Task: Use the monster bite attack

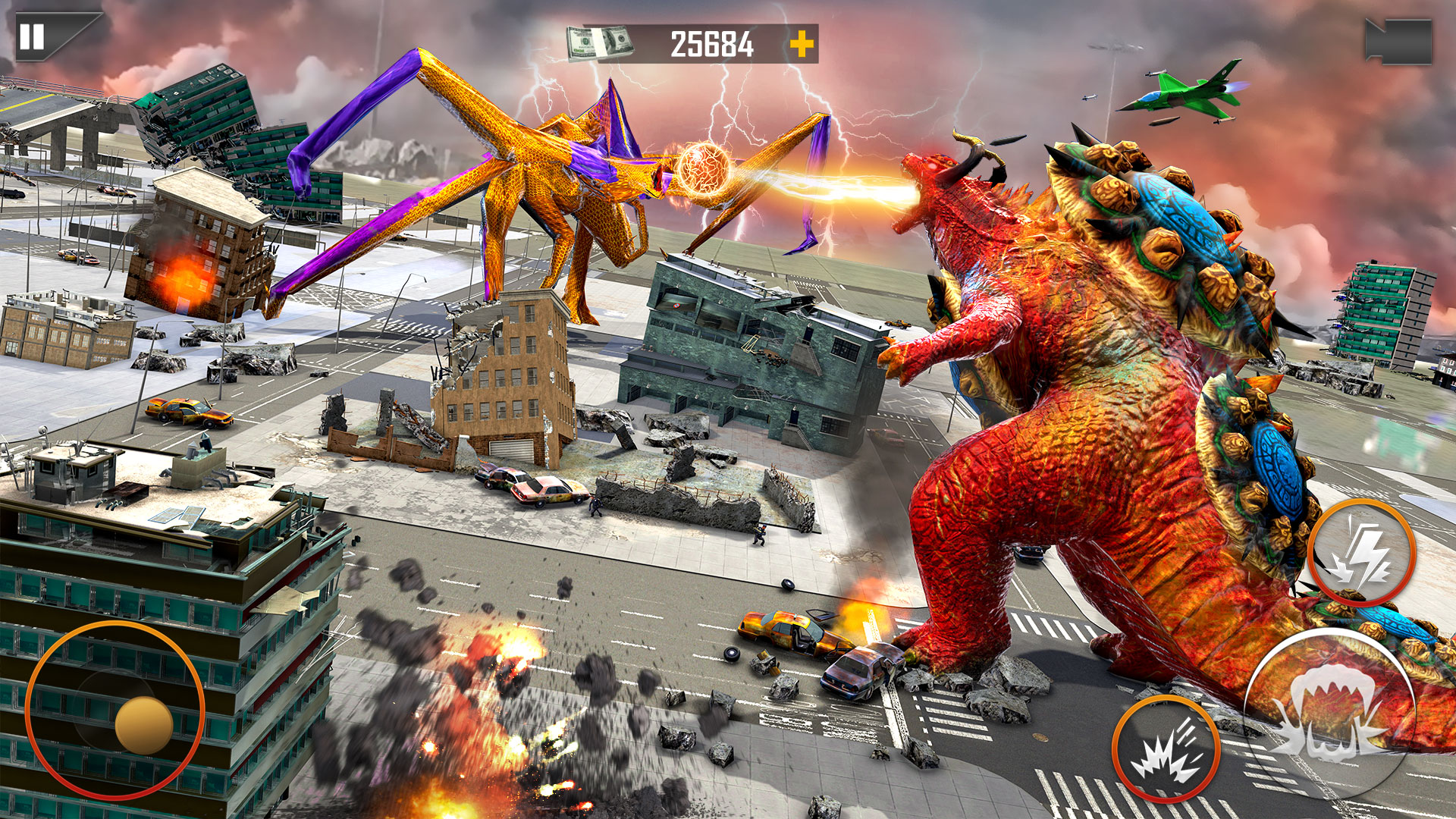Action: [1329, 713]
